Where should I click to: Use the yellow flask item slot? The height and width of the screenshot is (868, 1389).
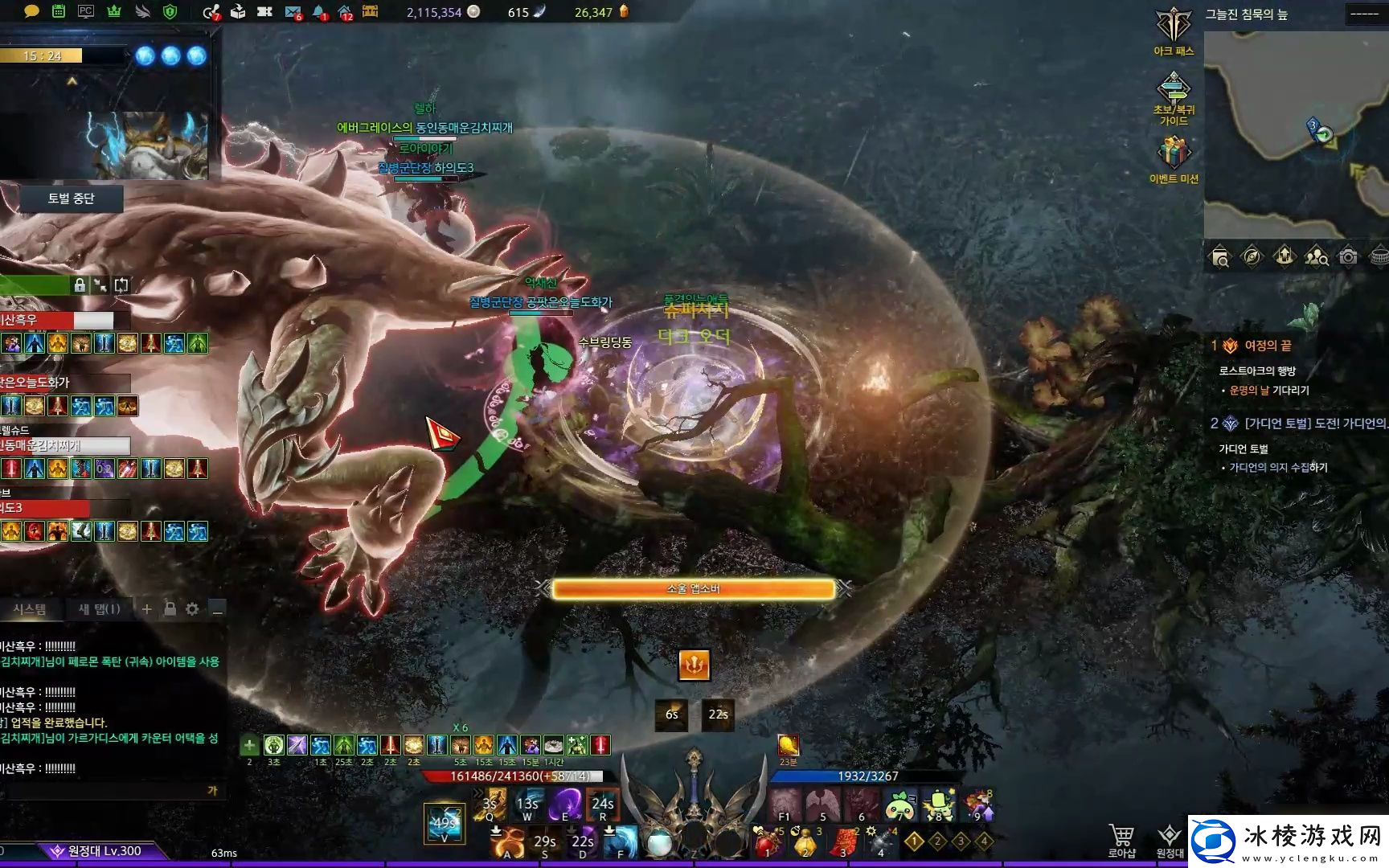point(805,842)
